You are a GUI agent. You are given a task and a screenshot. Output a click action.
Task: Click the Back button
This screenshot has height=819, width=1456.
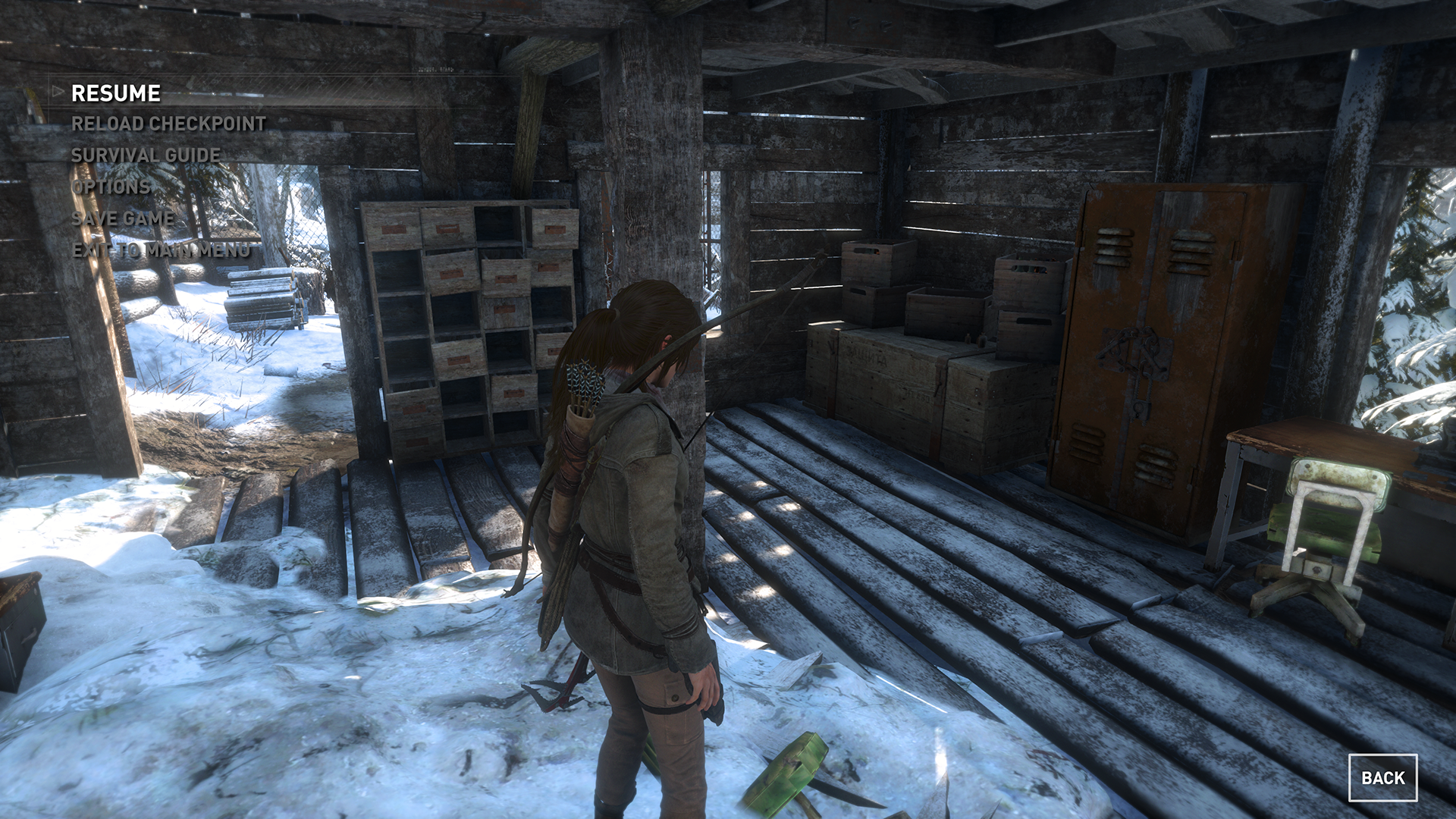(x=1382, y=777)
